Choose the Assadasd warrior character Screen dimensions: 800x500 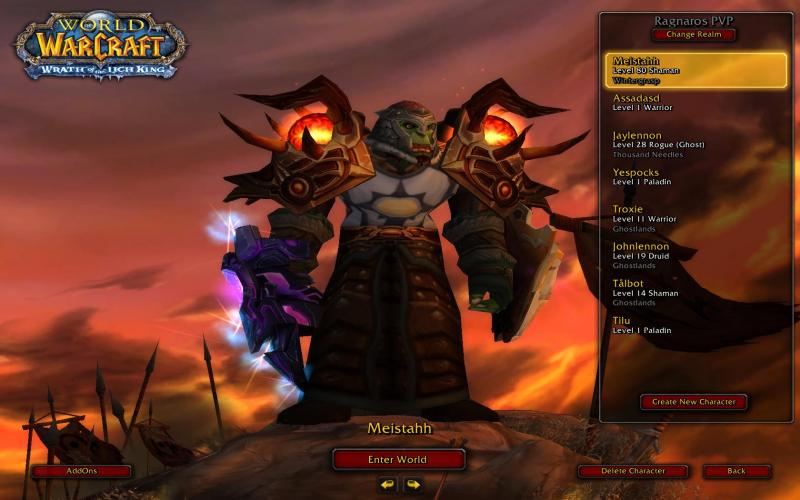pos(695,103)
